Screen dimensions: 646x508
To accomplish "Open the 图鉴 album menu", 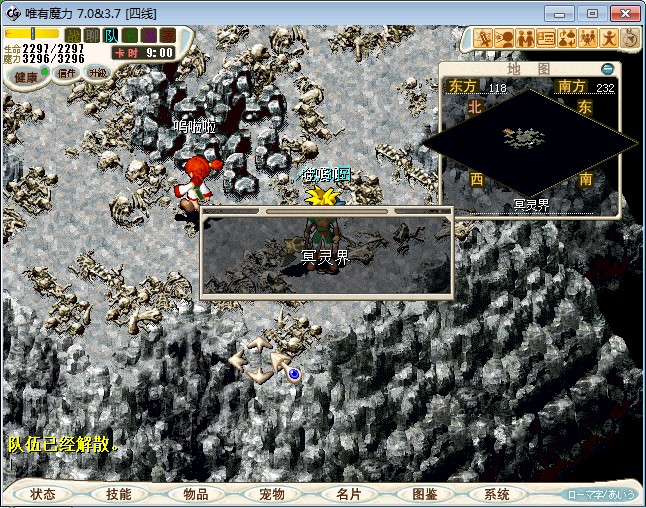I will pos(423,494).
